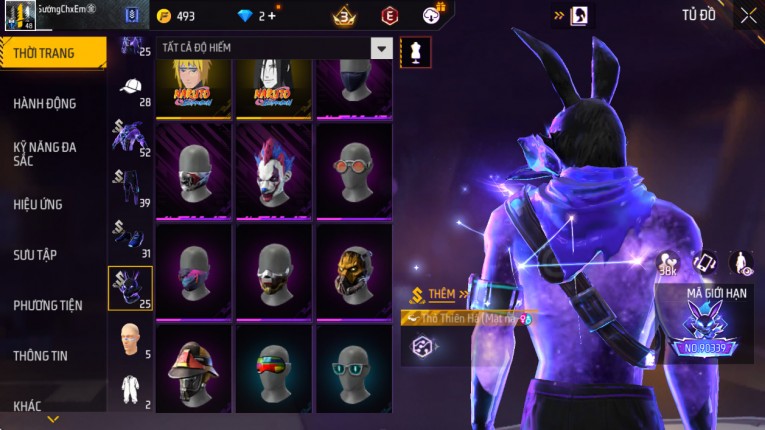
Task: Choose the PHƯƠNG TIỆN category
Action: pyautogui.click(x=48, y=305)
